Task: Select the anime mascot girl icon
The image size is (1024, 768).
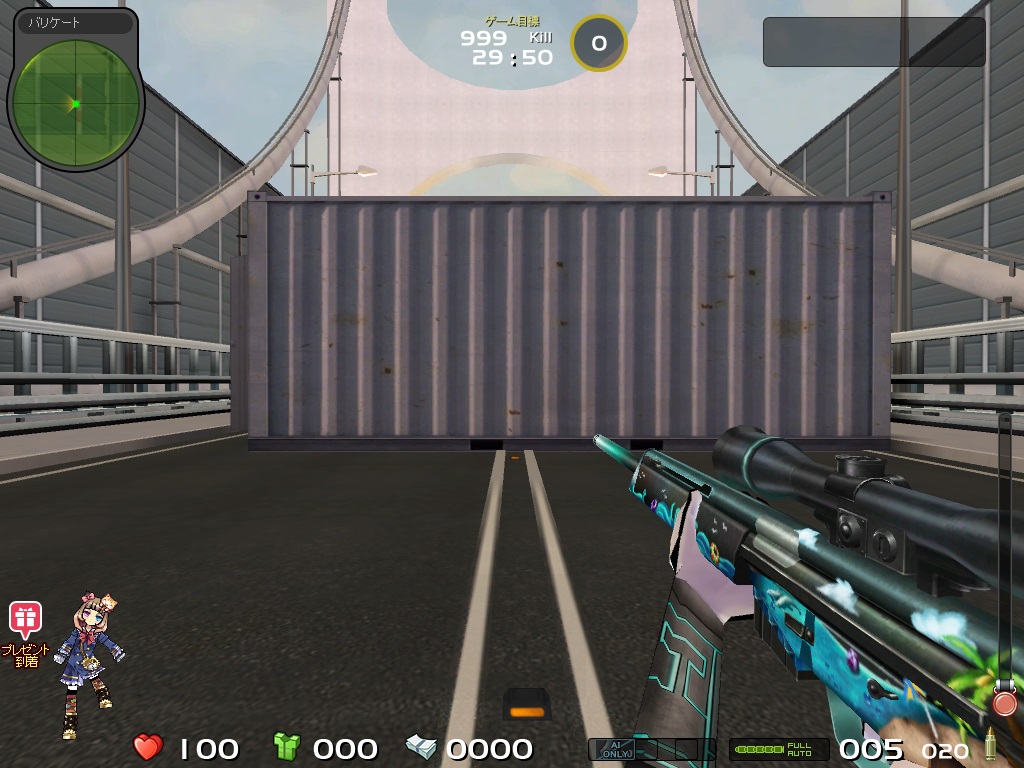Action: (89, 660)
